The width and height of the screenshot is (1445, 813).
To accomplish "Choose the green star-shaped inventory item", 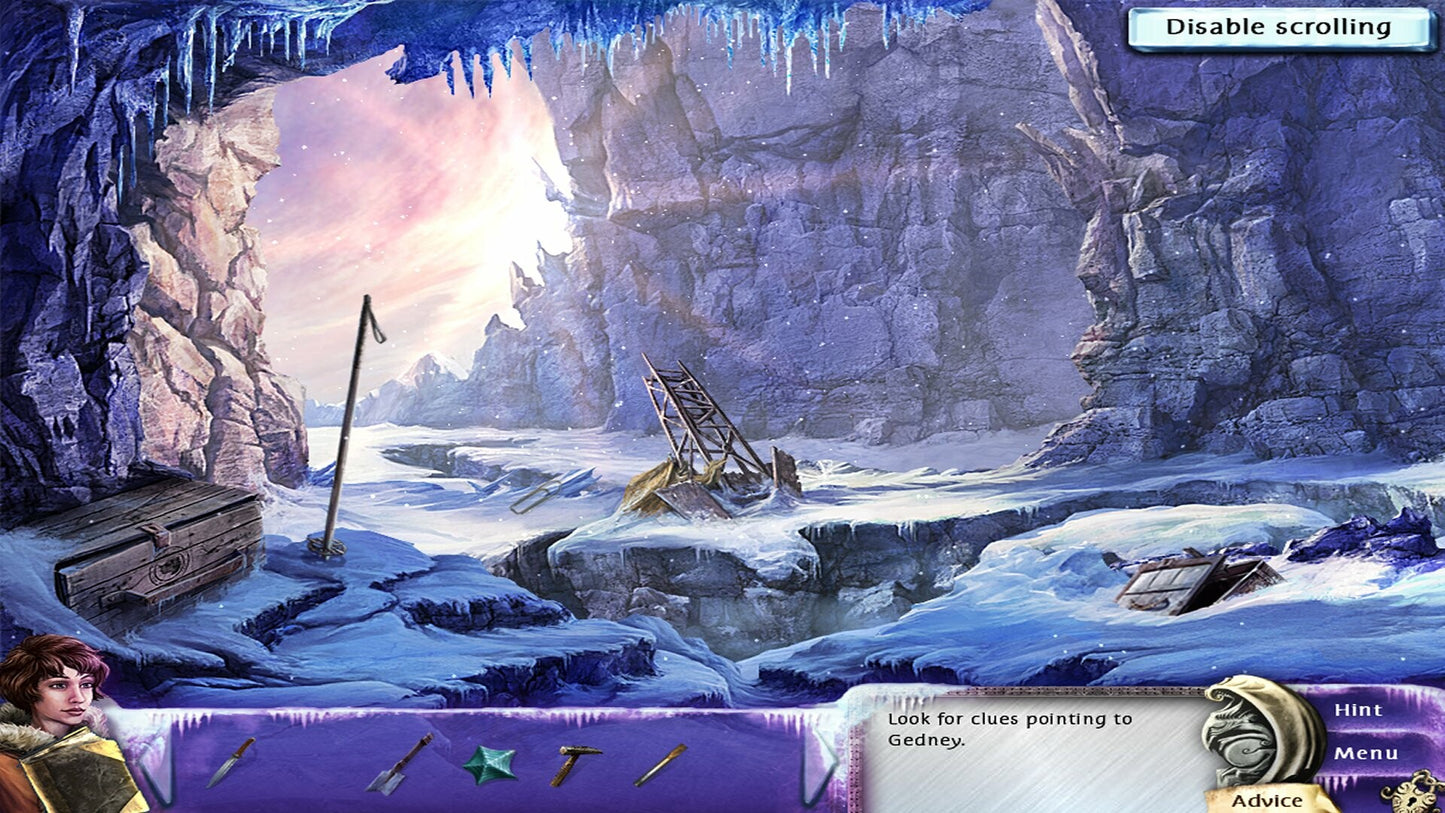I will pos(489,765).
